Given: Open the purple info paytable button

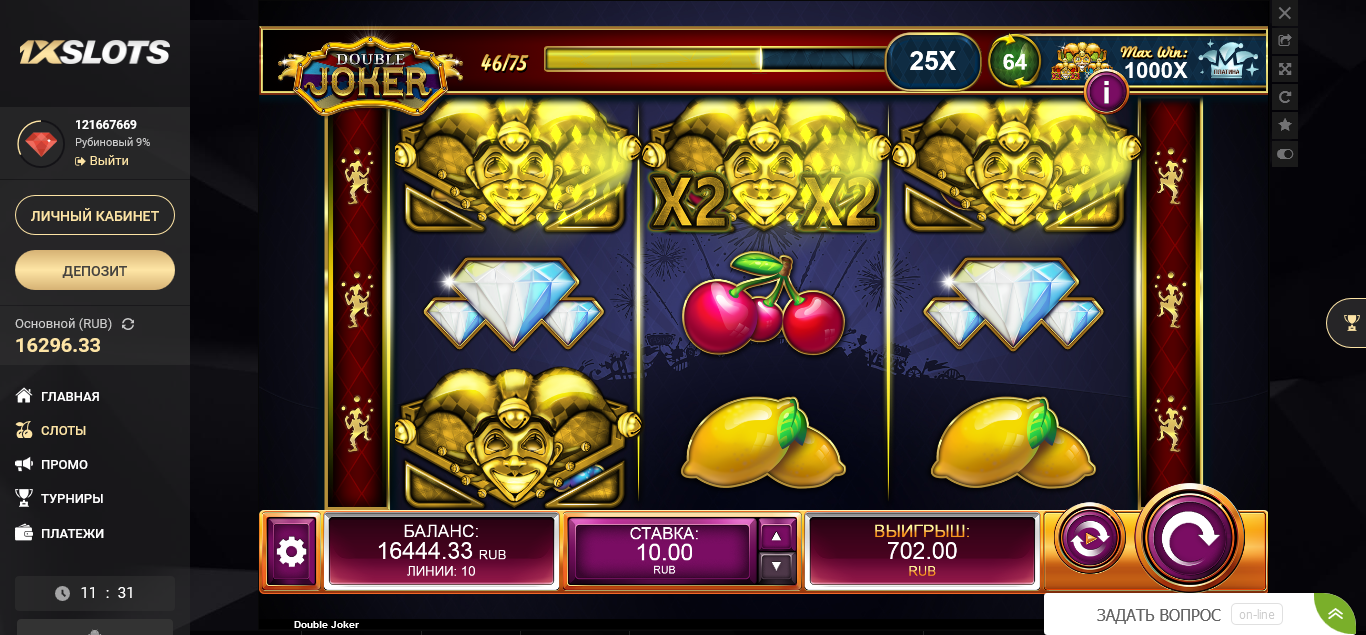Looking at the screenshot, I should click(x=1106, y=93).
